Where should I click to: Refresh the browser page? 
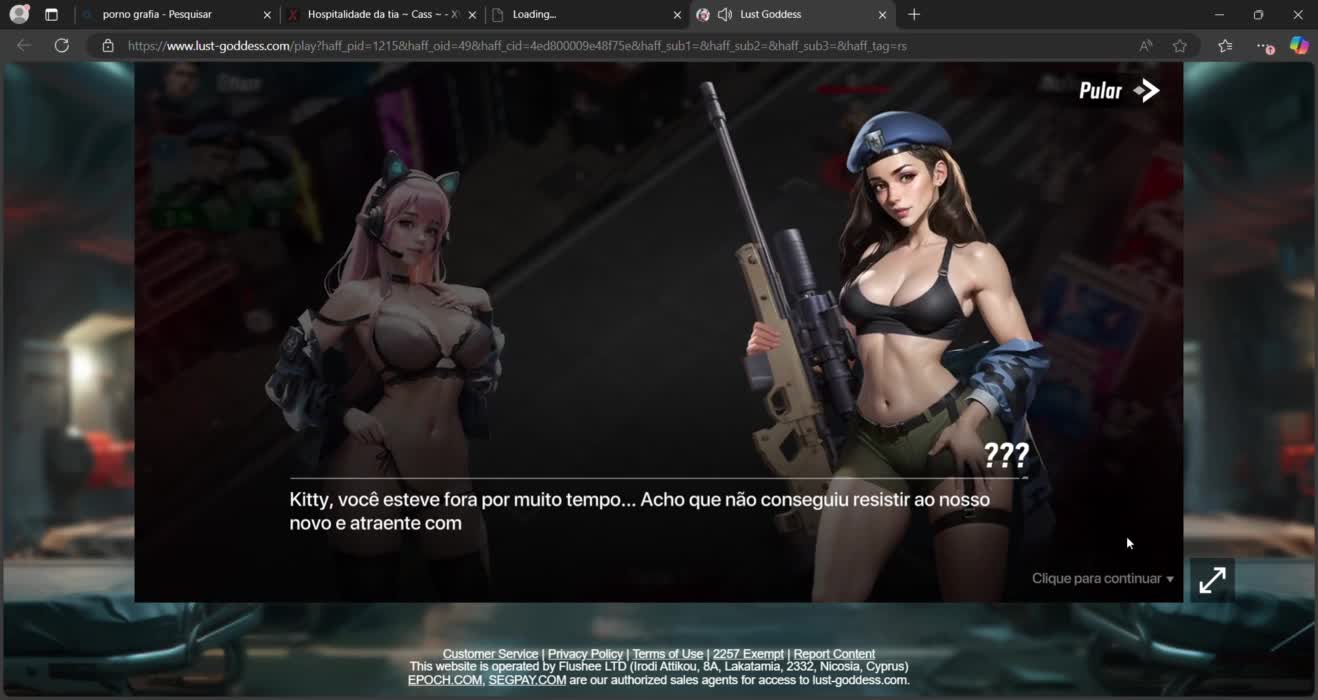tap(62, 46)
